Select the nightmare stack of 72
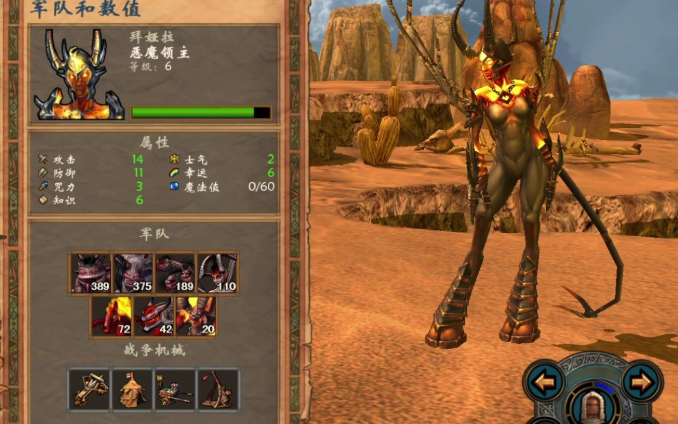 [112, 315]
